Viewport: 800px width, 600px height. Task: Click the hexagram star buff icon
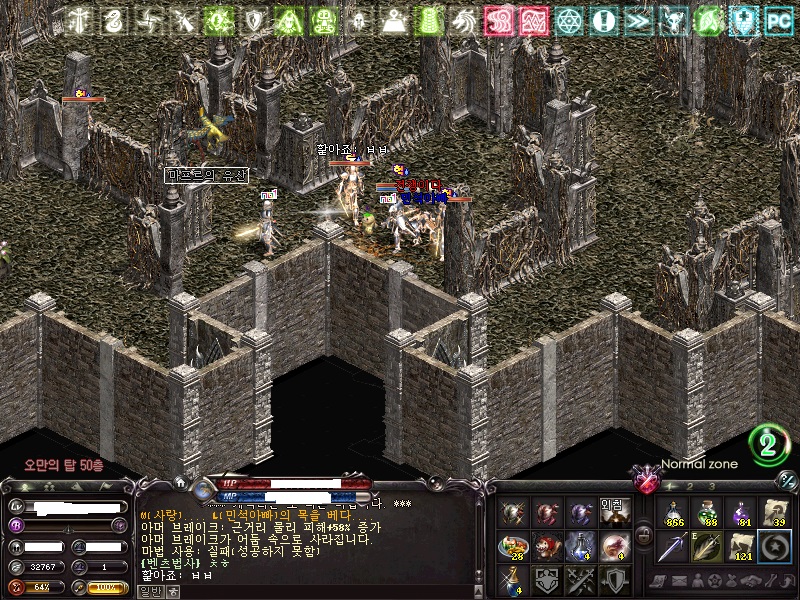(569, 20)
